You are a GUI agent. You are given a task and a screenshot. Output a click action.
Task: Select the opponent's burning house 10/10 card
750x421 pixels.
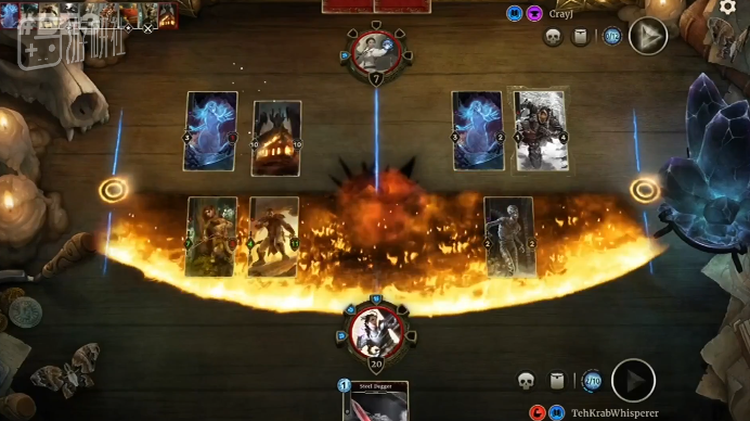pyautogui.click(x=276, y=138)
